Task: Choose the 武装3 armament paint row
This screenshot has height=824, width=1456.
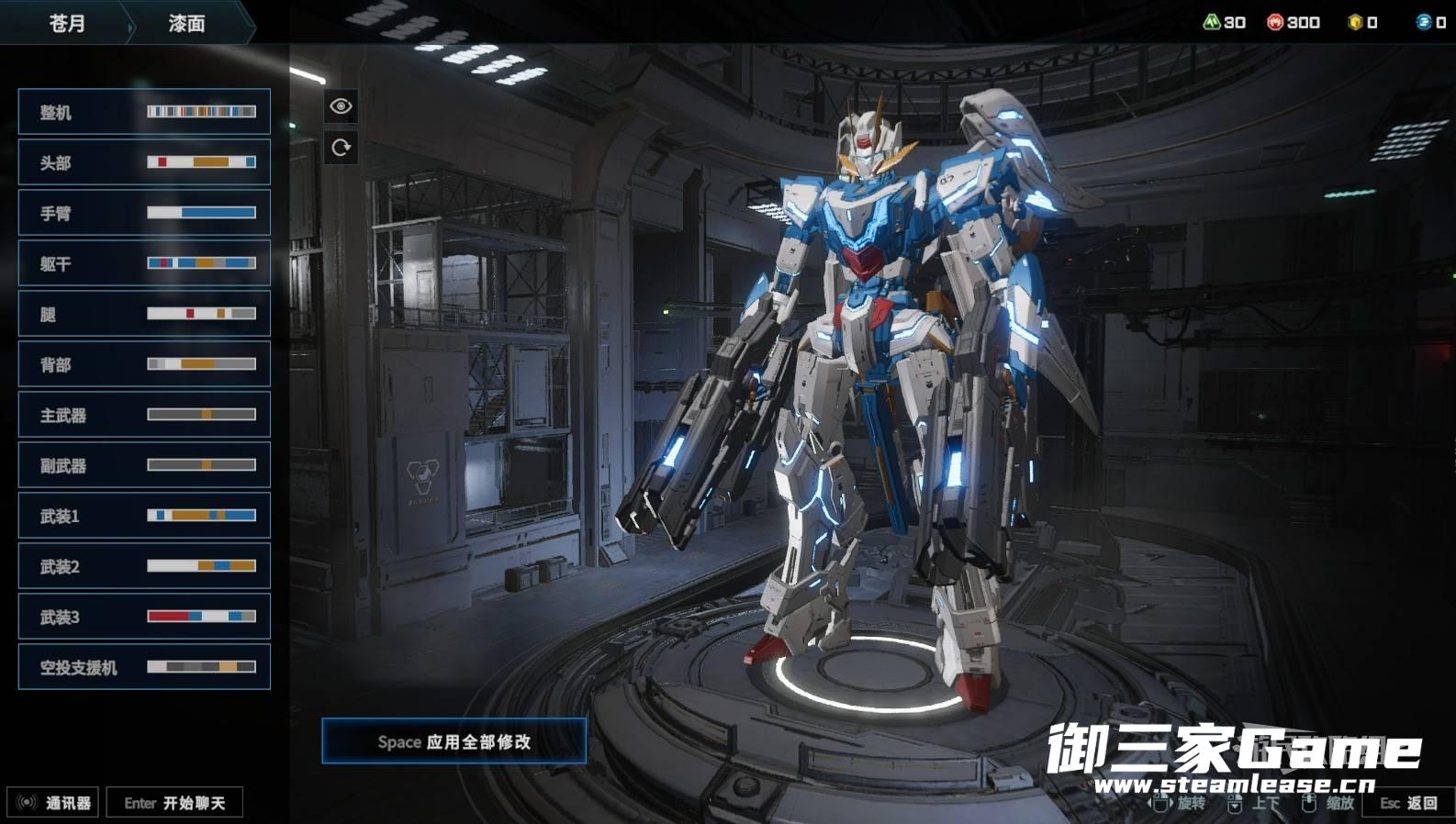Action: [x=144, y=617]
